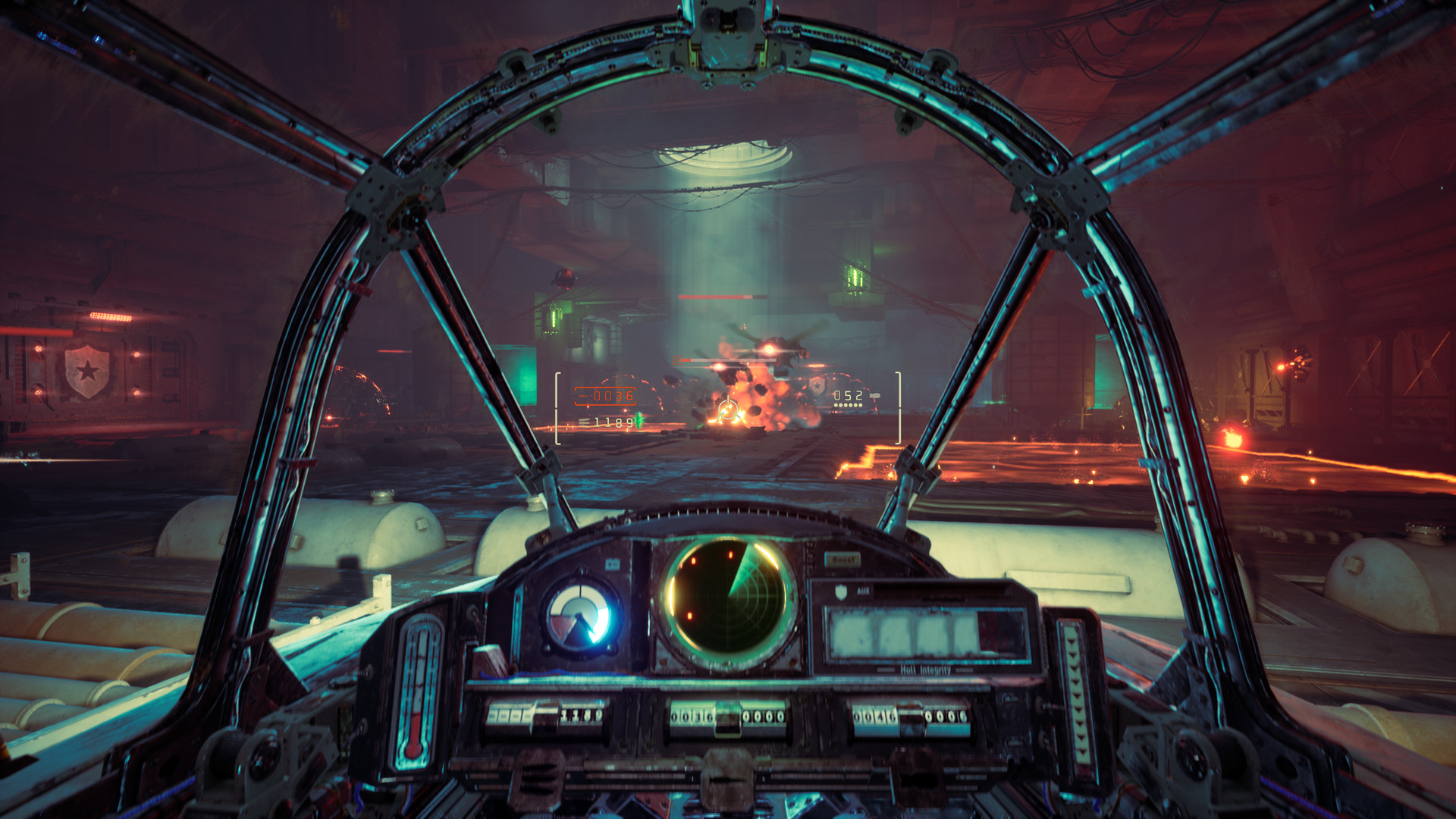Select the triple-bar icon beside the 1189 score
This screenshot has height=819, width=1456.
[x=585, y=422]
